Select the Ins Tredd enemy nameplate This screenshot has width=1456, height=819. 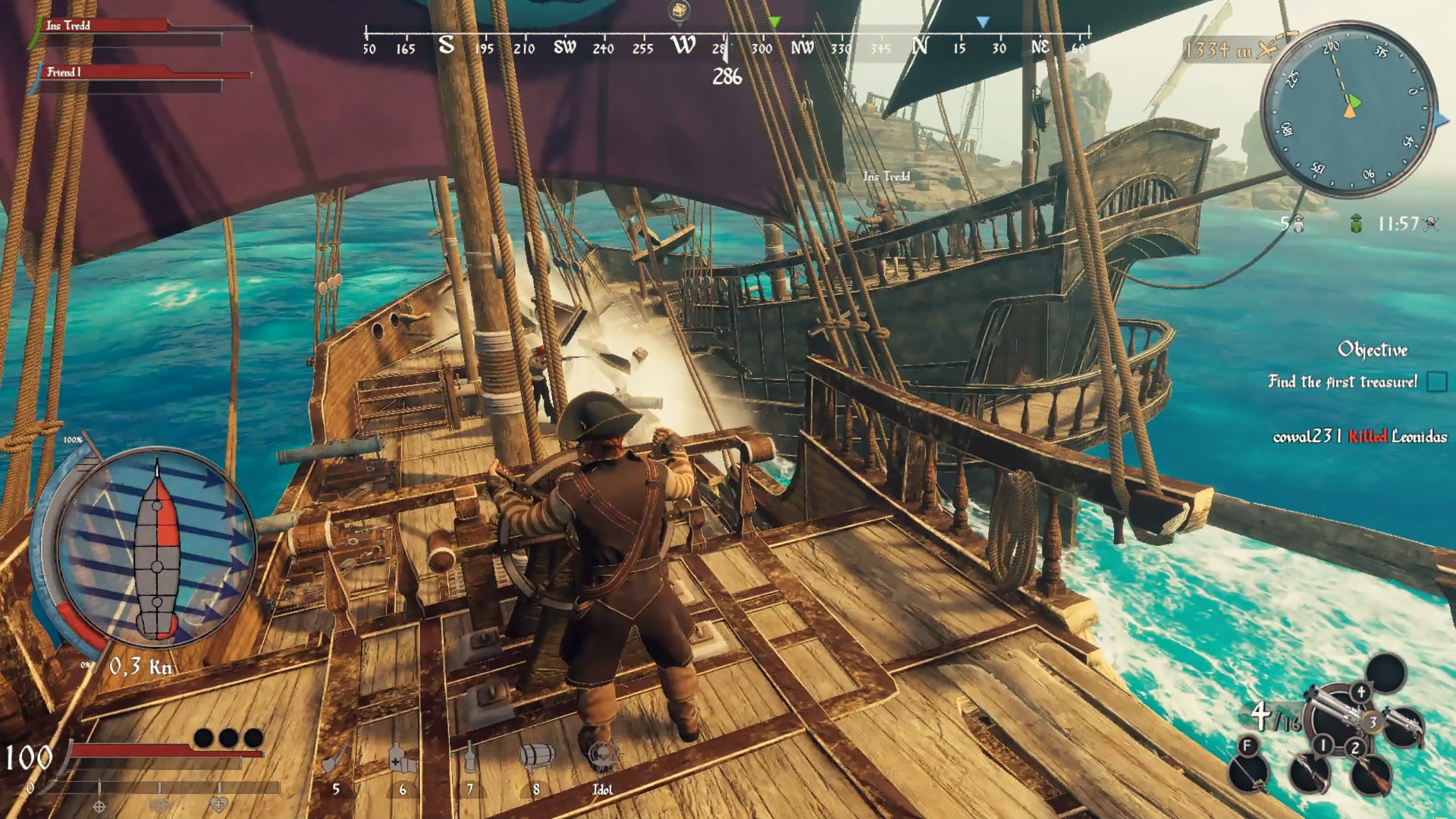tap(885, 176)
